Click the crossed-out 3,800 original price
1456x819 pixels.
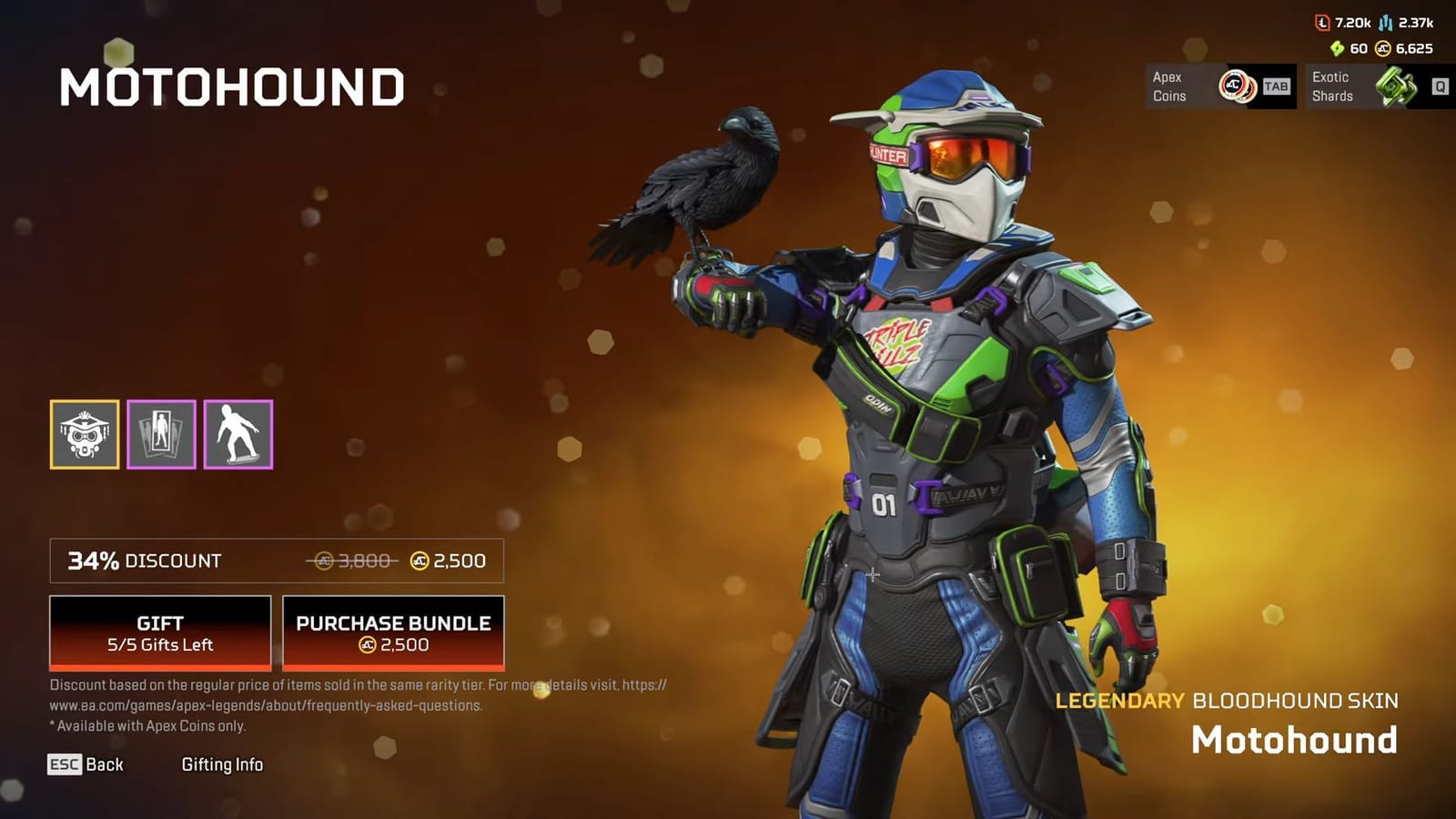(x=353, y=561)
